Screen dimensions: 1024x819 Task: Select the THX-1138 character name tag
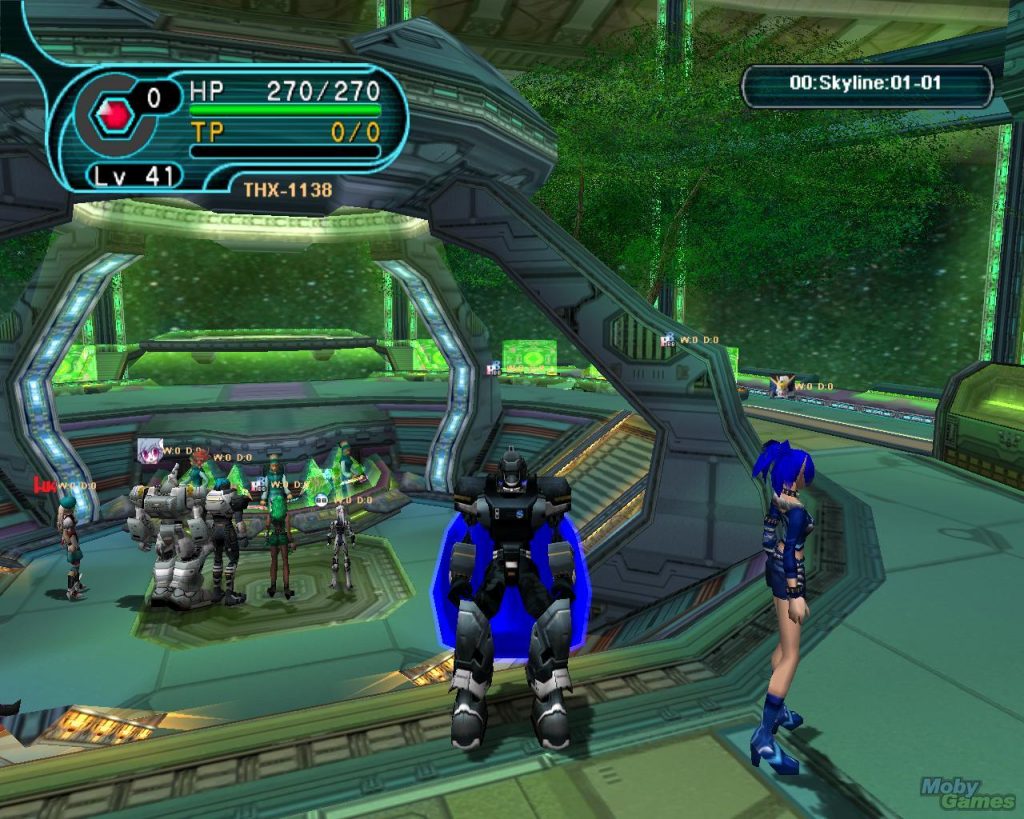tap(288, 189)
